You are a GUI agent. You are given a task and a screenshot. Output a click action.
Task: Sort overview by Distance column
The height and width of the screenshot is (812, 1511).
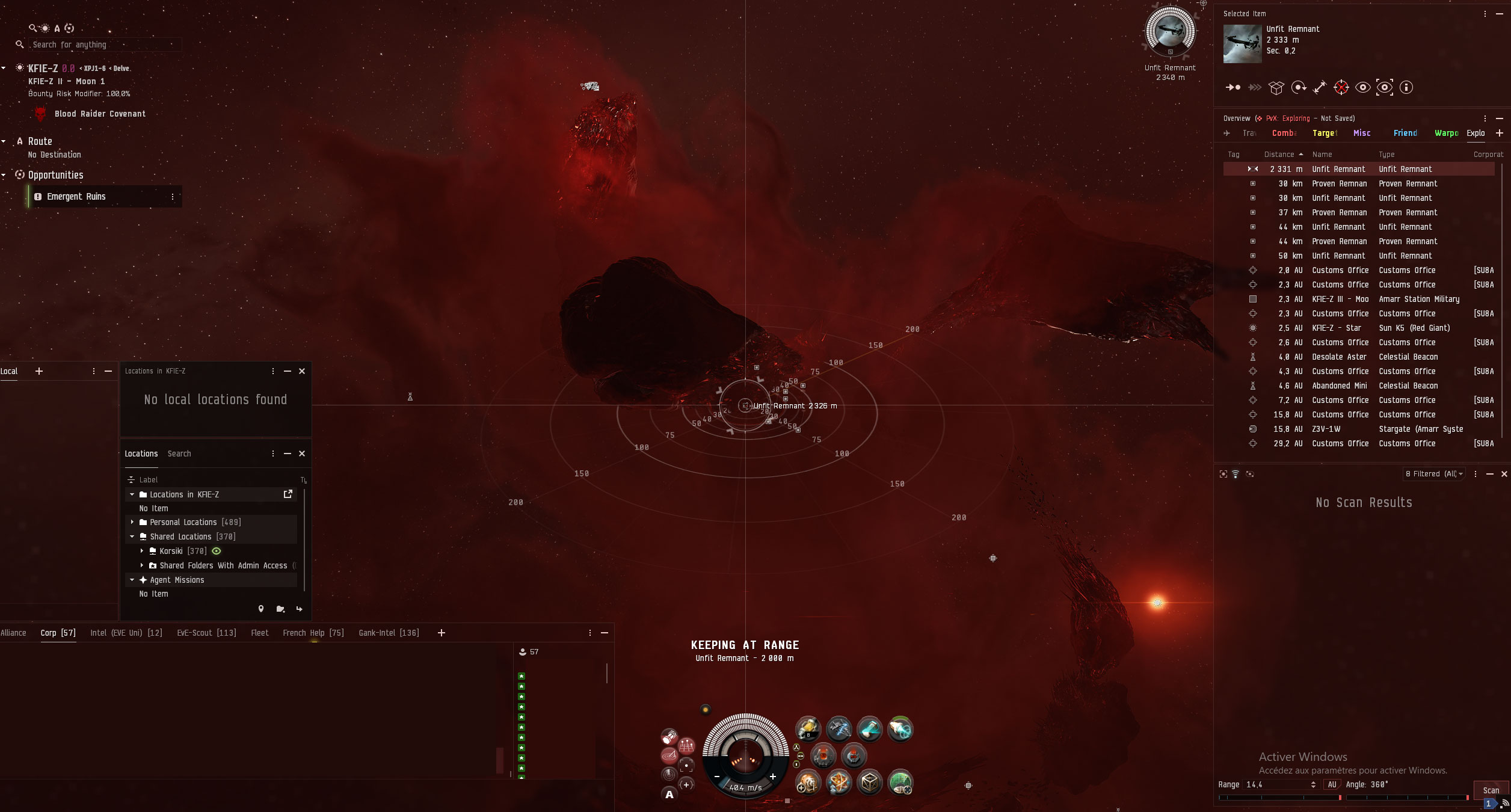pyautogui.click(x=1279, y=155)
